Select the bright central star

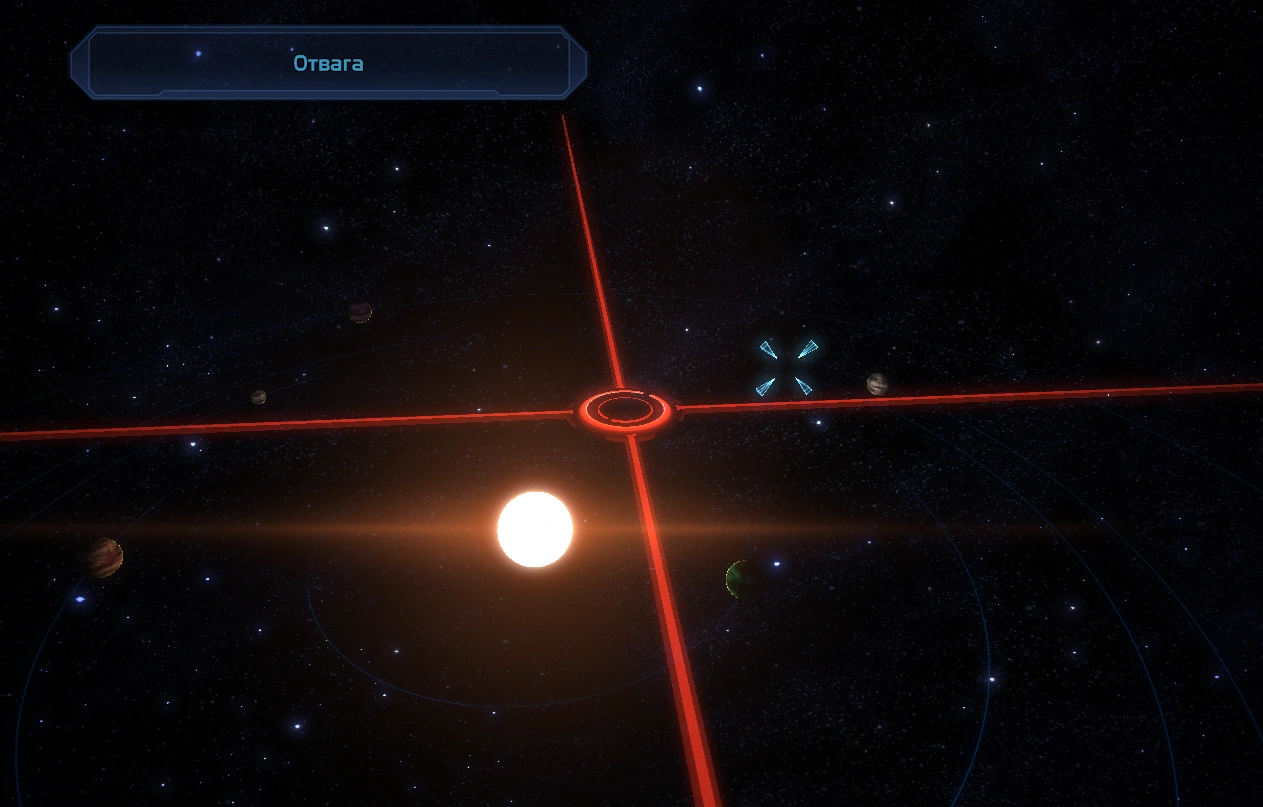pos(535,529)
